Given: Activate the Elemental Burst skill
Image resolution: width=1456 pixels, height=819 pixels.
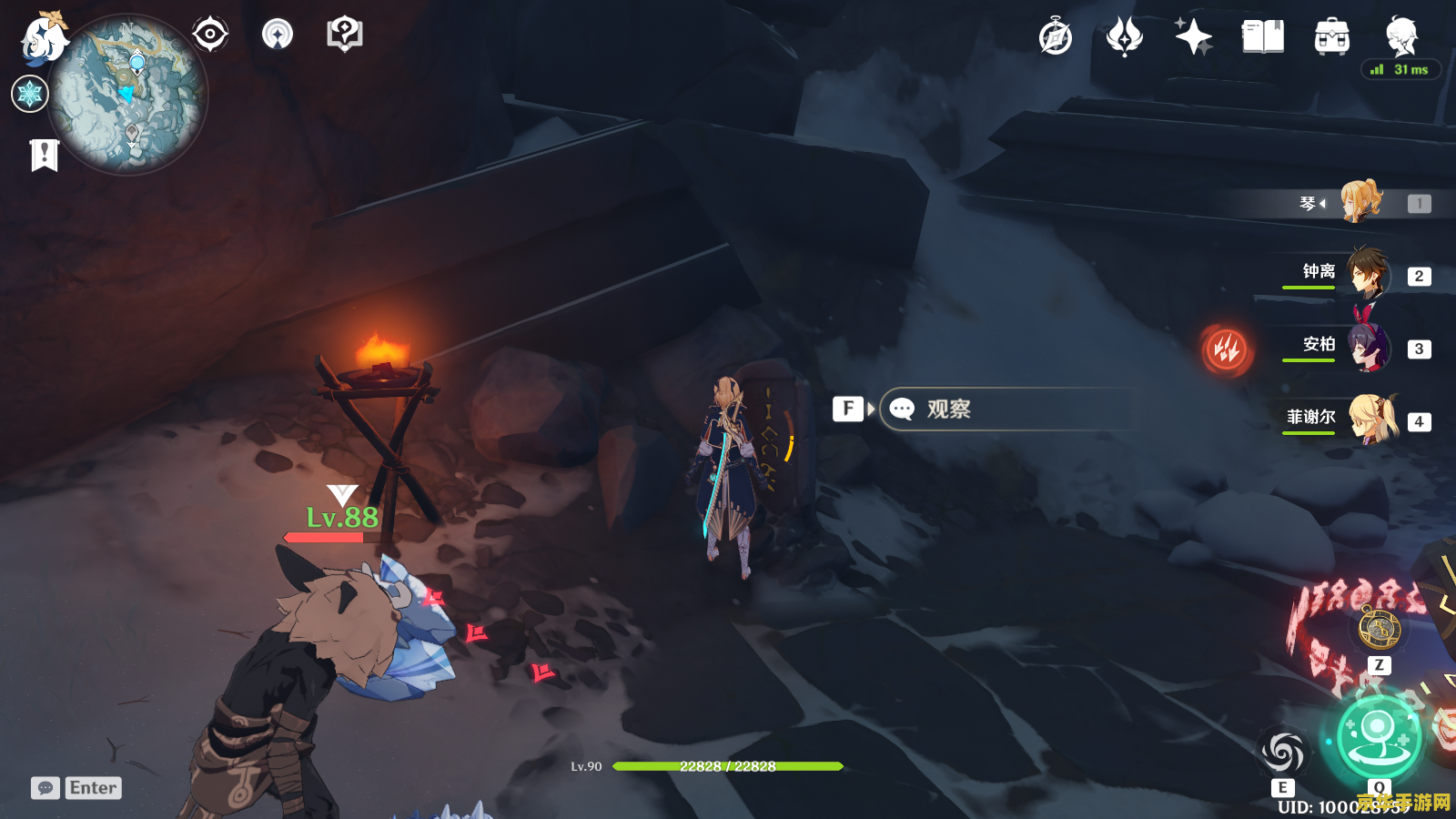Looking at the screenshot, I should tap(1378, 736).
